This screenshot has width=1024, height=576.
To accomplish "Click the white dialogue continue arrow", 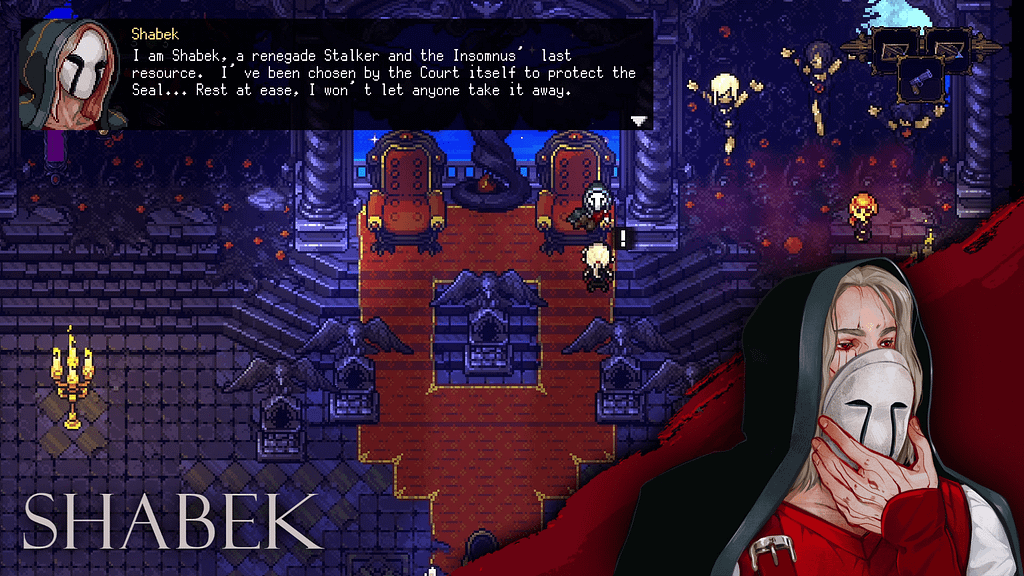I will (639, 120).
